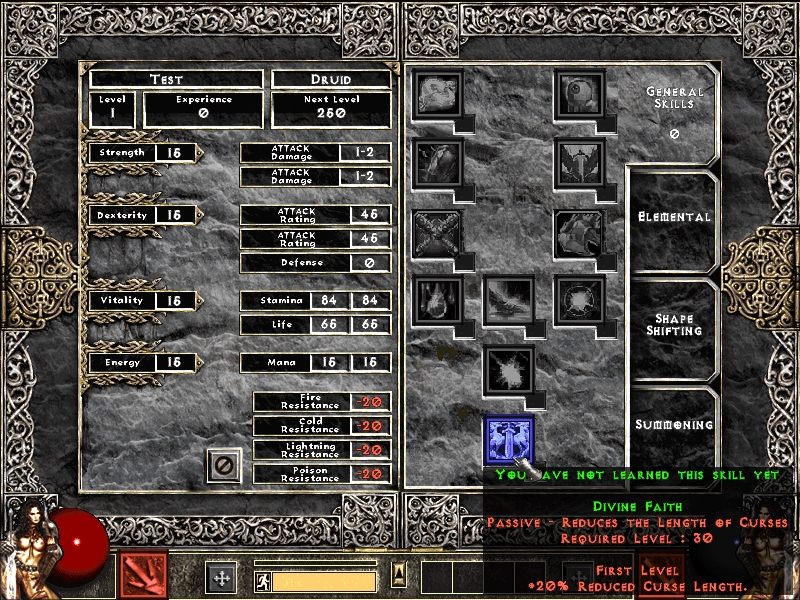800x600 pixels.
Task: Open the Shape Shifting skill tab
Action: [x=673, y=325]
